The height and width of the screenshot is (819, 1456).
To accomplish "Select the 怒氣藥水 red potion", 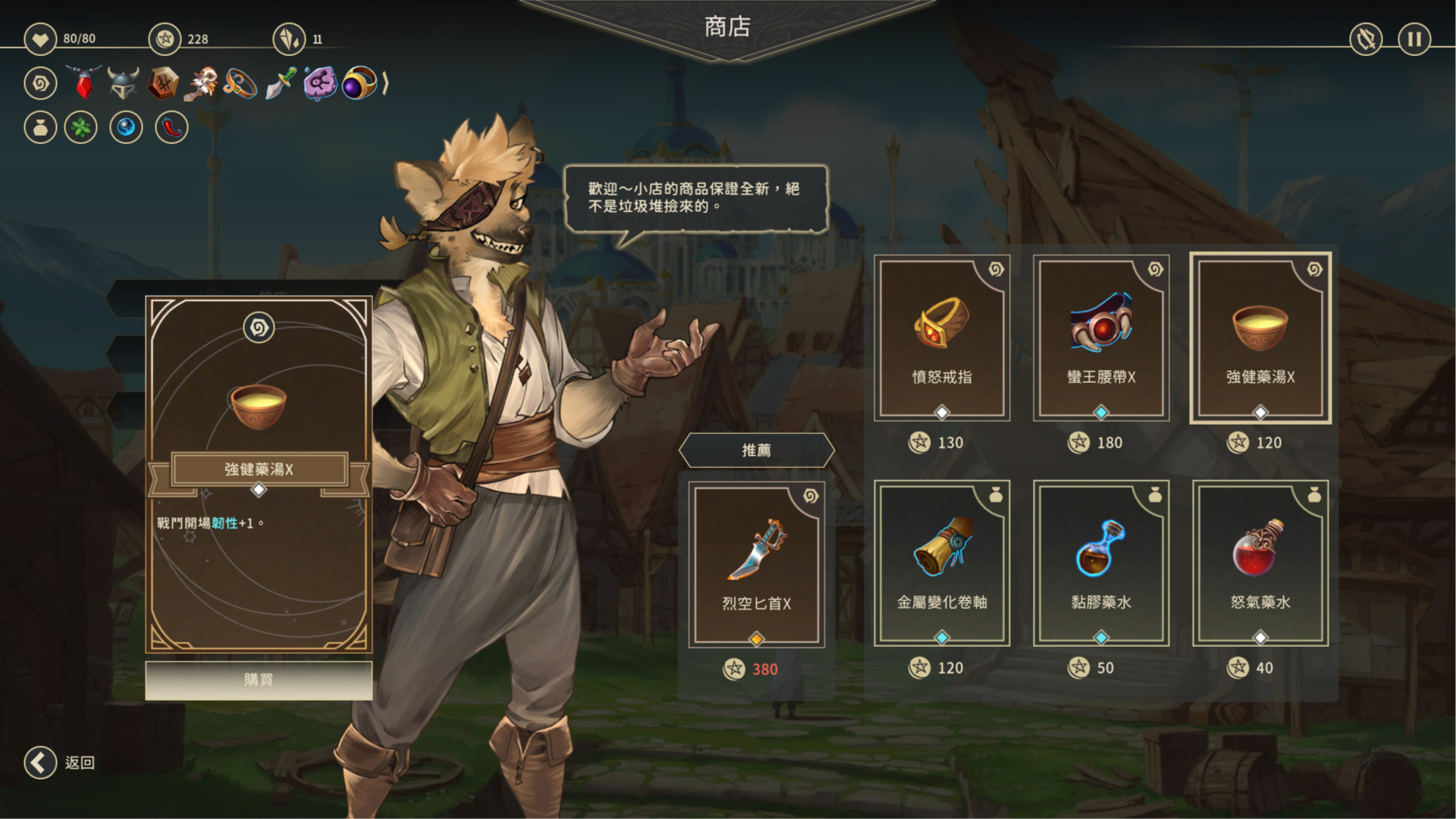I will (1260, 563).
